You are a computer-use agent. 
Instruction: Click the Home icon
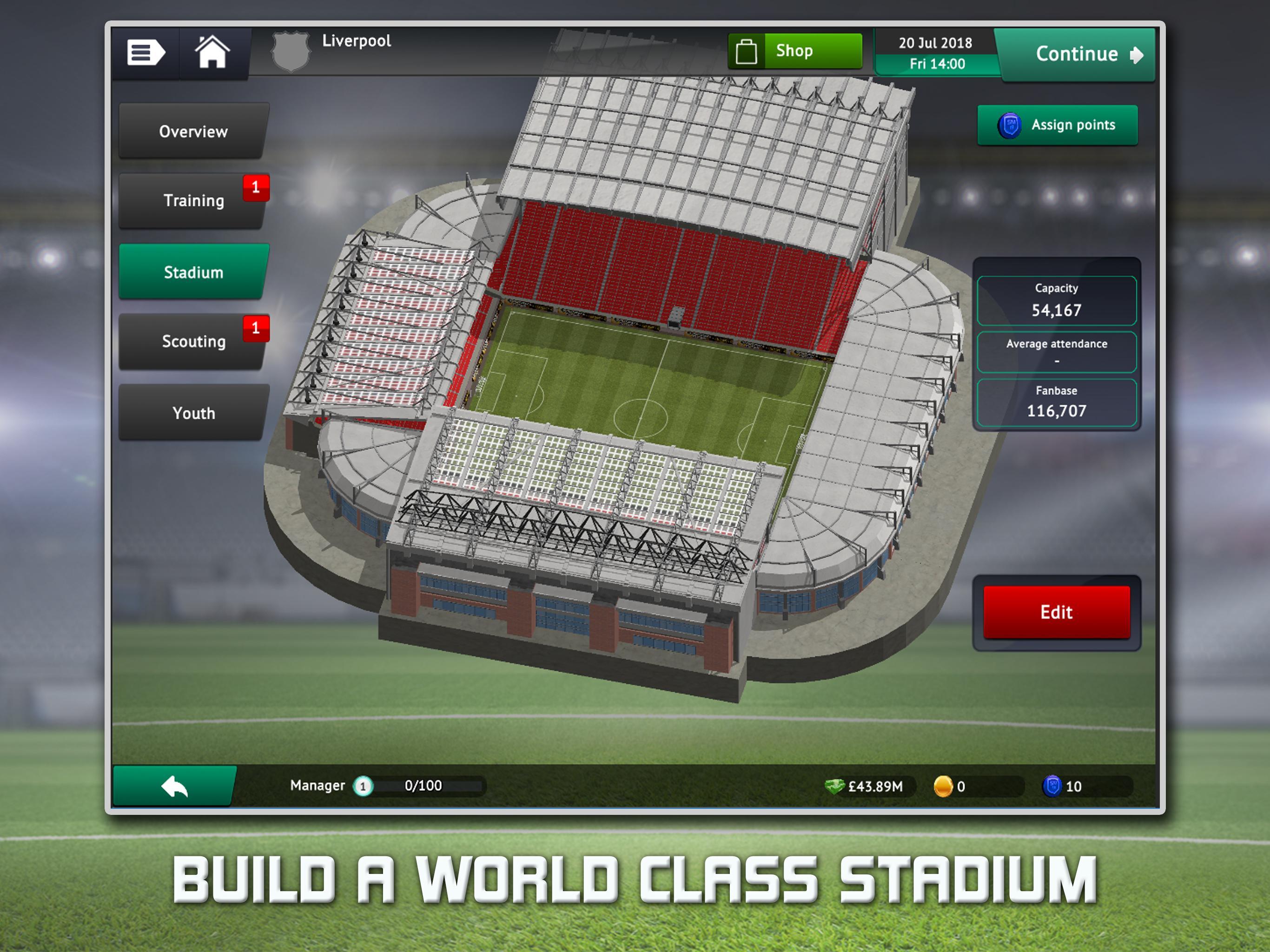tap(213, 51)
